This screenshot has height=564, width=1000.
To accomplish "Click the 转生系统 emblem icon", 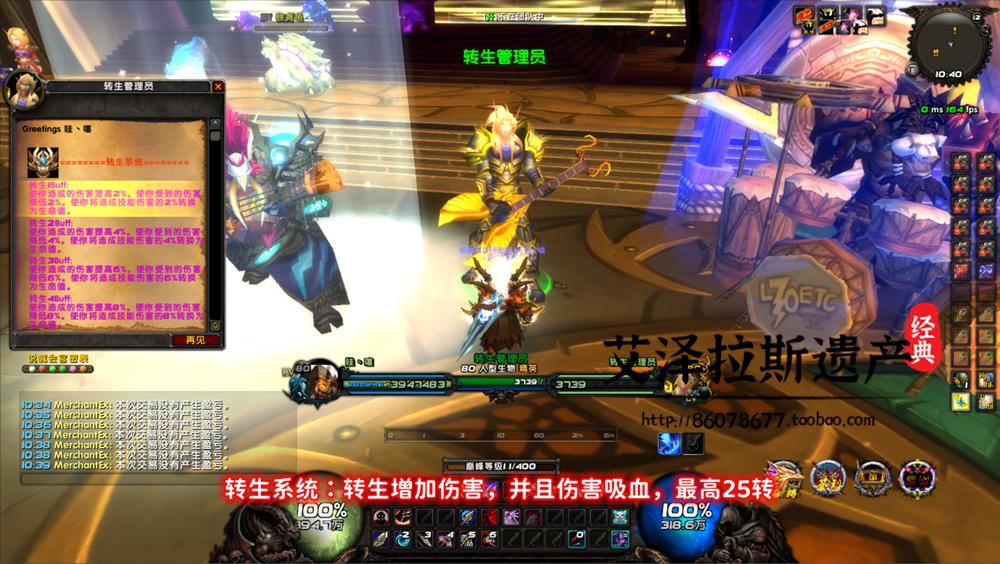I will (x=42, y=158).
